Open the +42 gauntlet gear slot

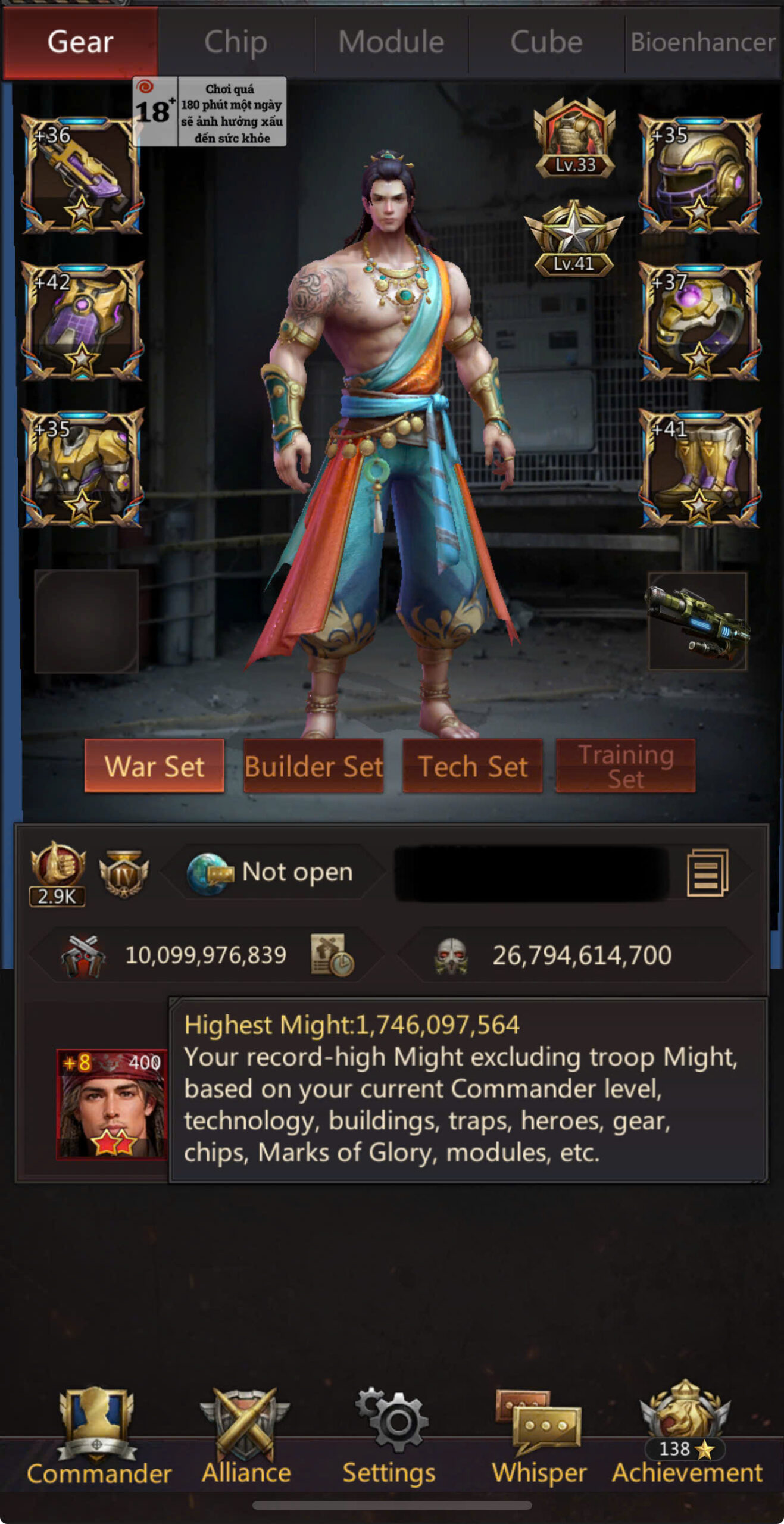point(82,321)
